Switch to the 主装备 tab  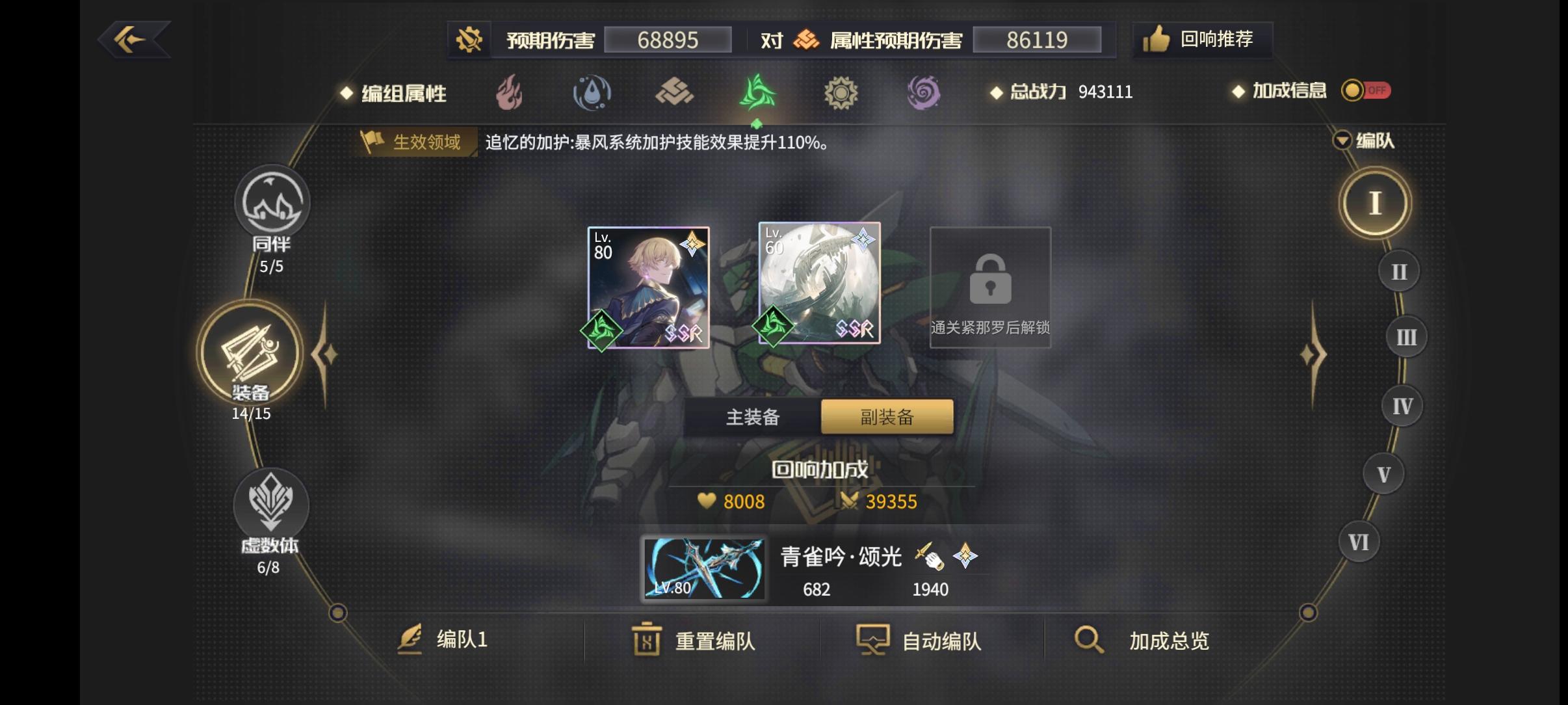(x=754, y=416)
